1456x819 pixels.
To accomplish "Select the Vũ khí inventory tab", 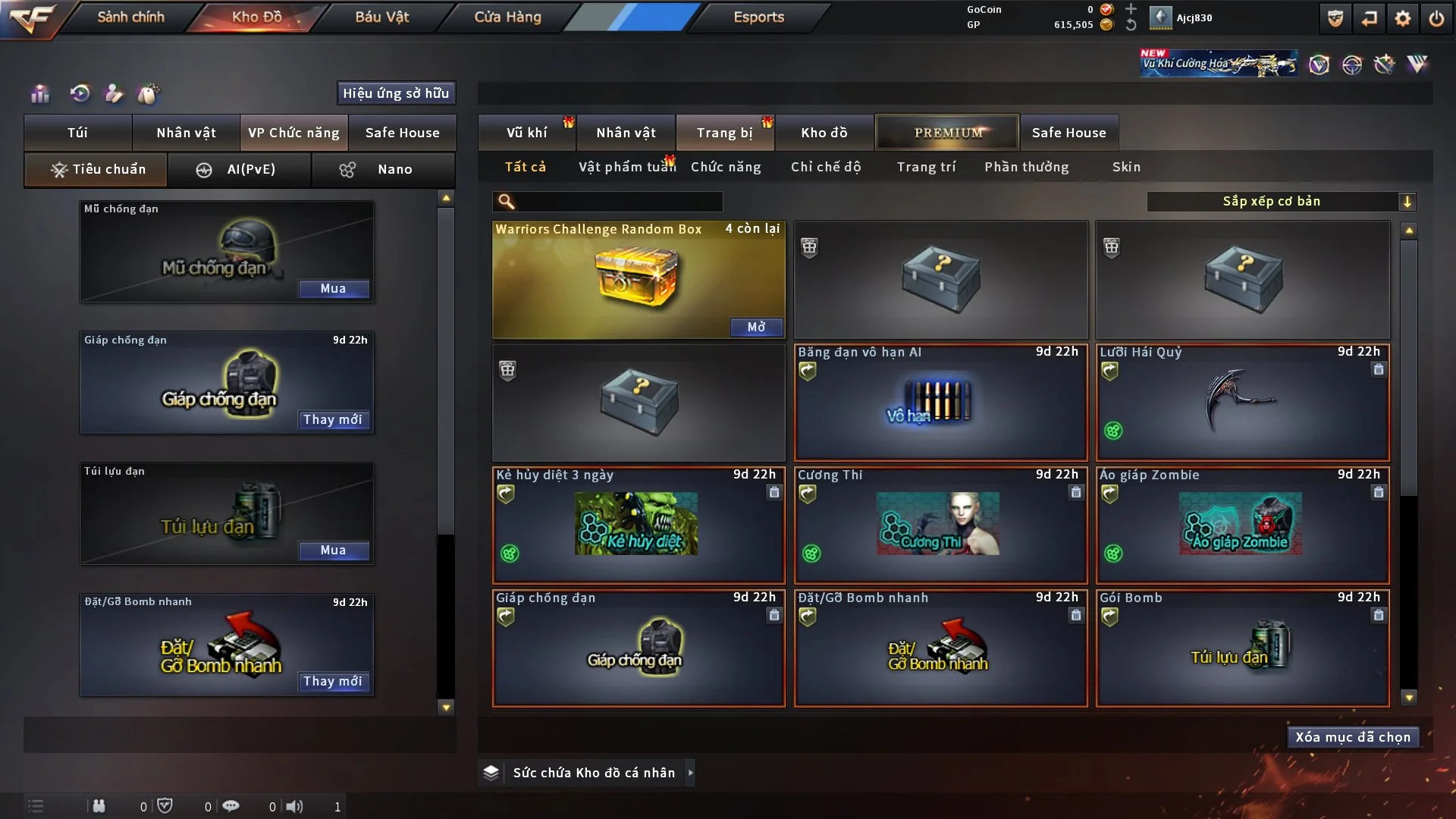I will [x=526, y=133].
